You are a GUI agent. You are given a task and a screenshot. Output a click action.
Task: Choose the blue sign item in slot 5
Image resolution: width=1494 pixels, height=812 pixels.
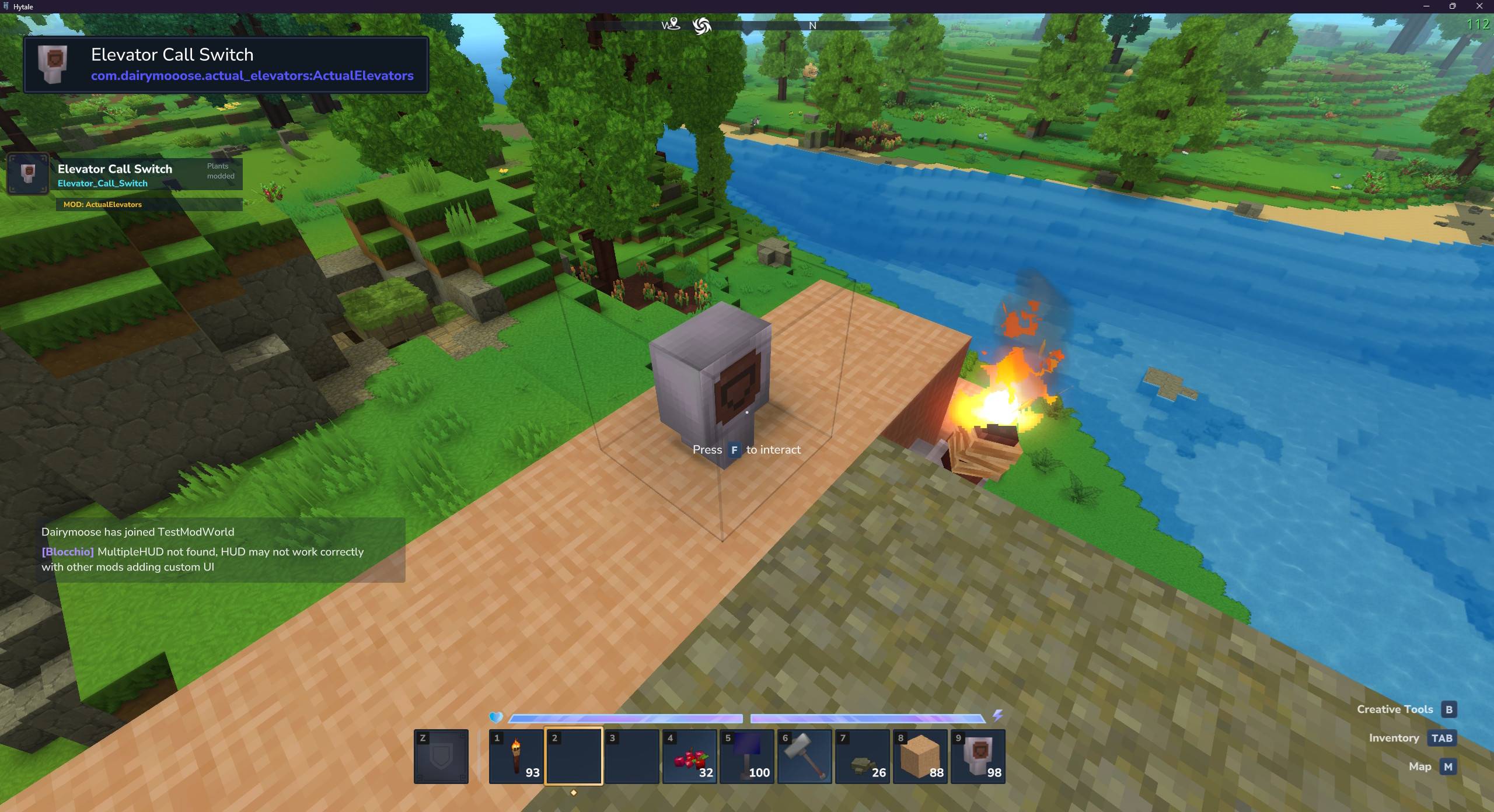747,756
